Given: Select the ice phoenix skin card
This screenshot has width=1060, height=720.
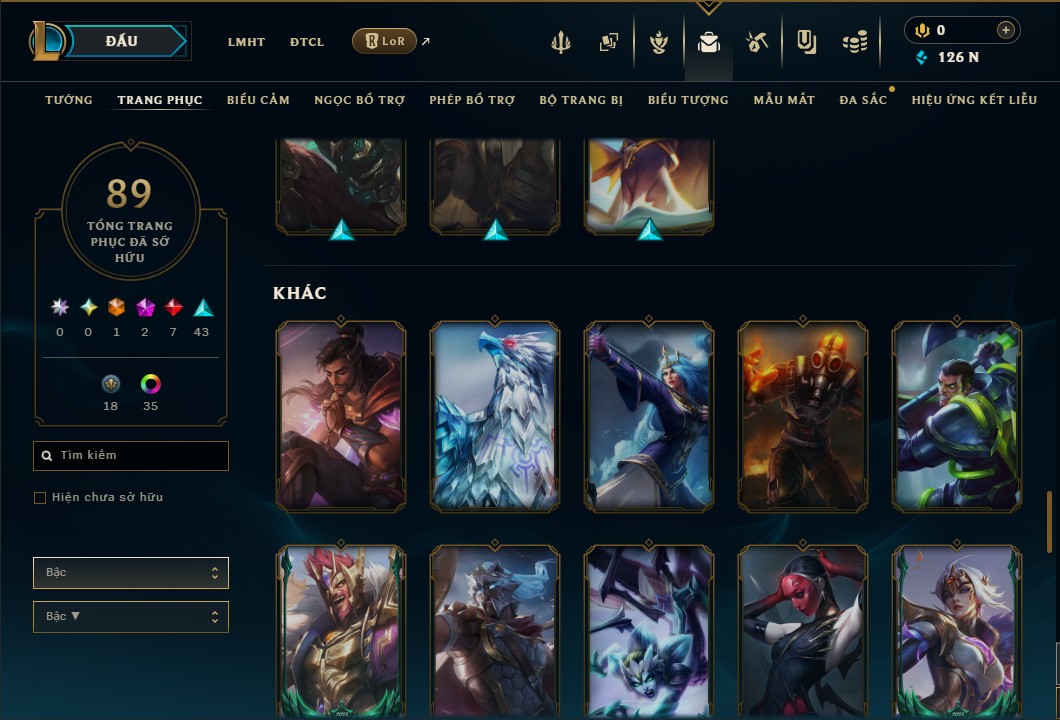Looking at the screenshot, I should [x=495, y=416].
